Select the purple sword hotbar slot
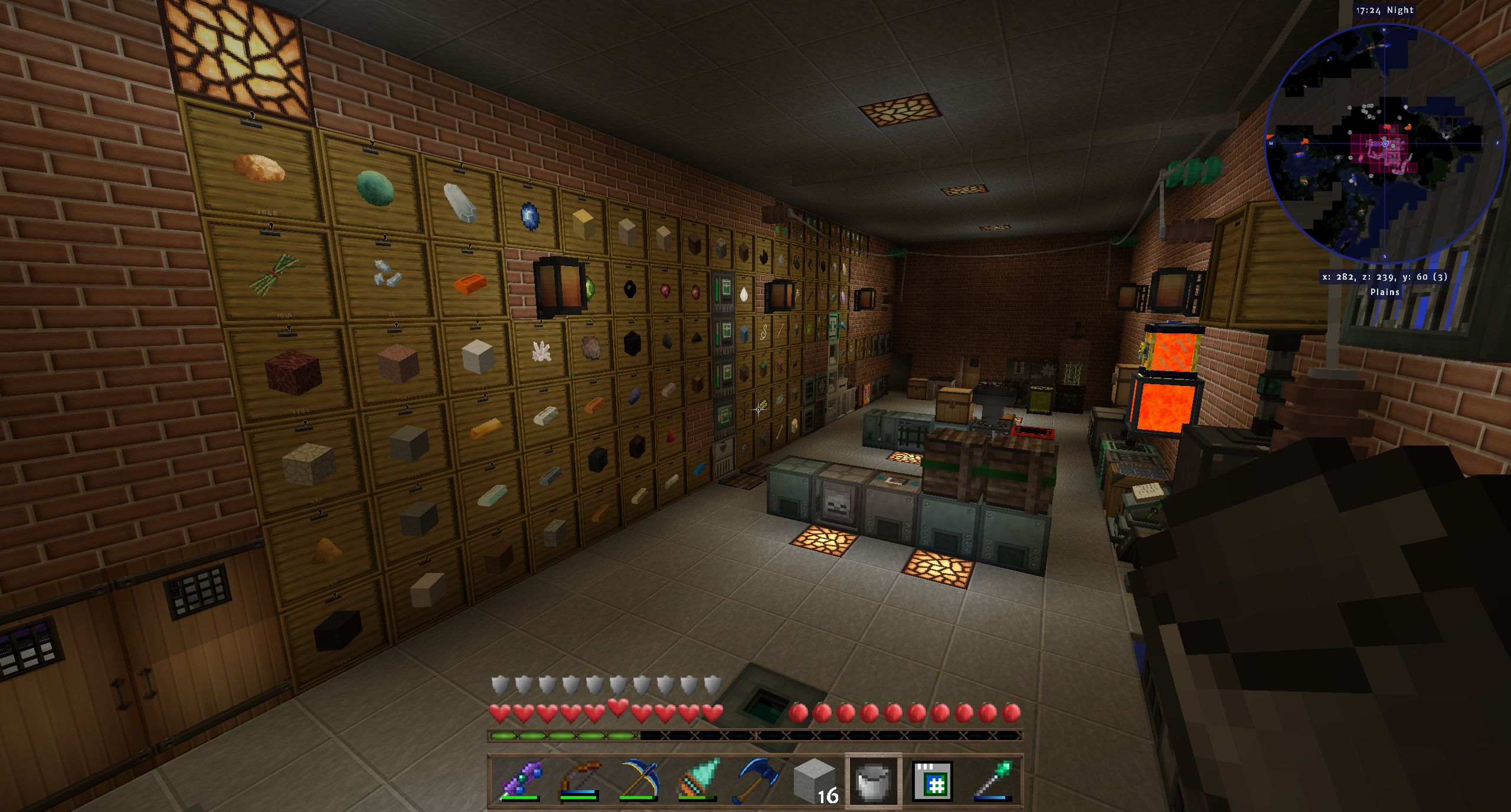The image size is (1511, 812). point(519,780)
